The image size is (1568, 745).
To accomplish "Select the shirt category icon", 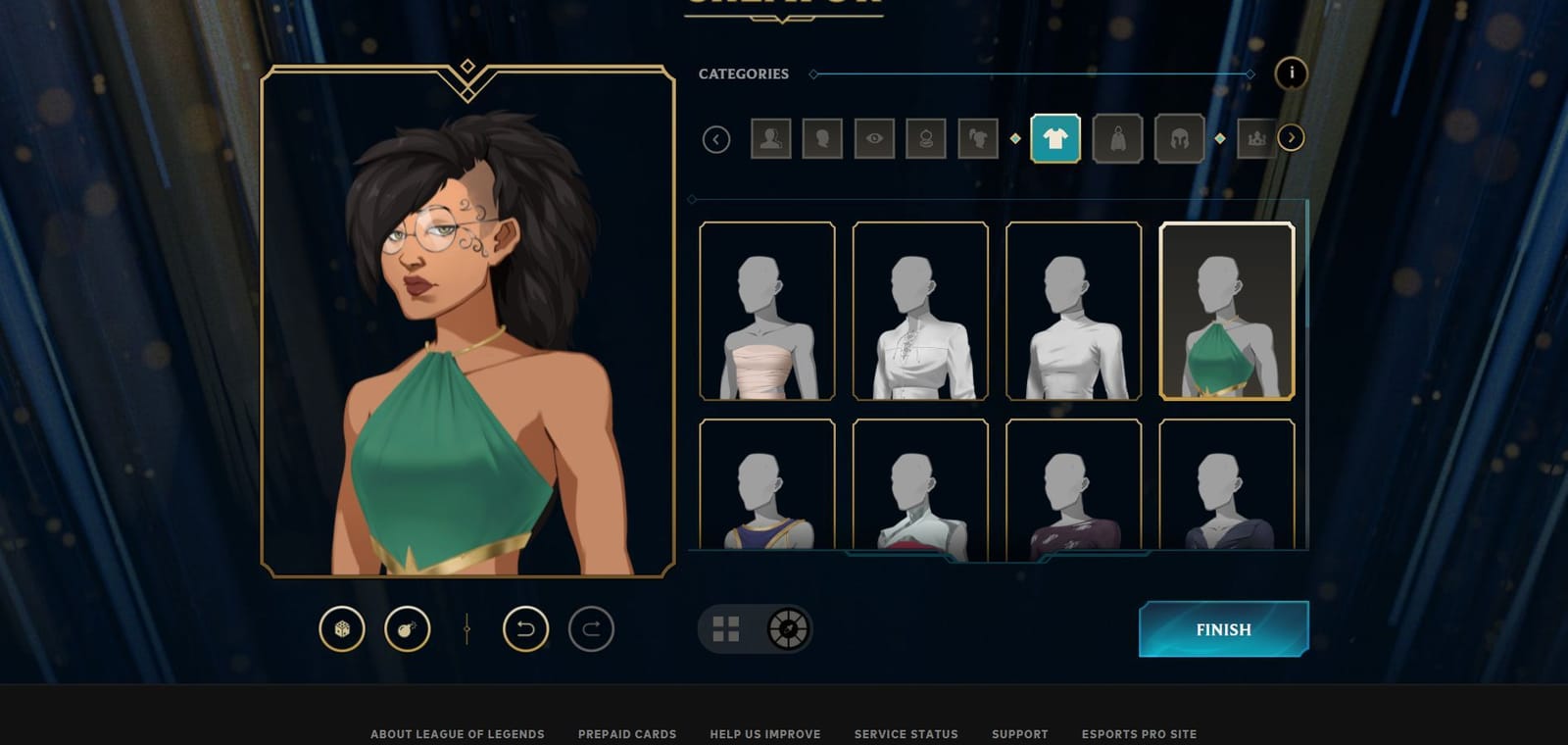I will point(1055,138).
